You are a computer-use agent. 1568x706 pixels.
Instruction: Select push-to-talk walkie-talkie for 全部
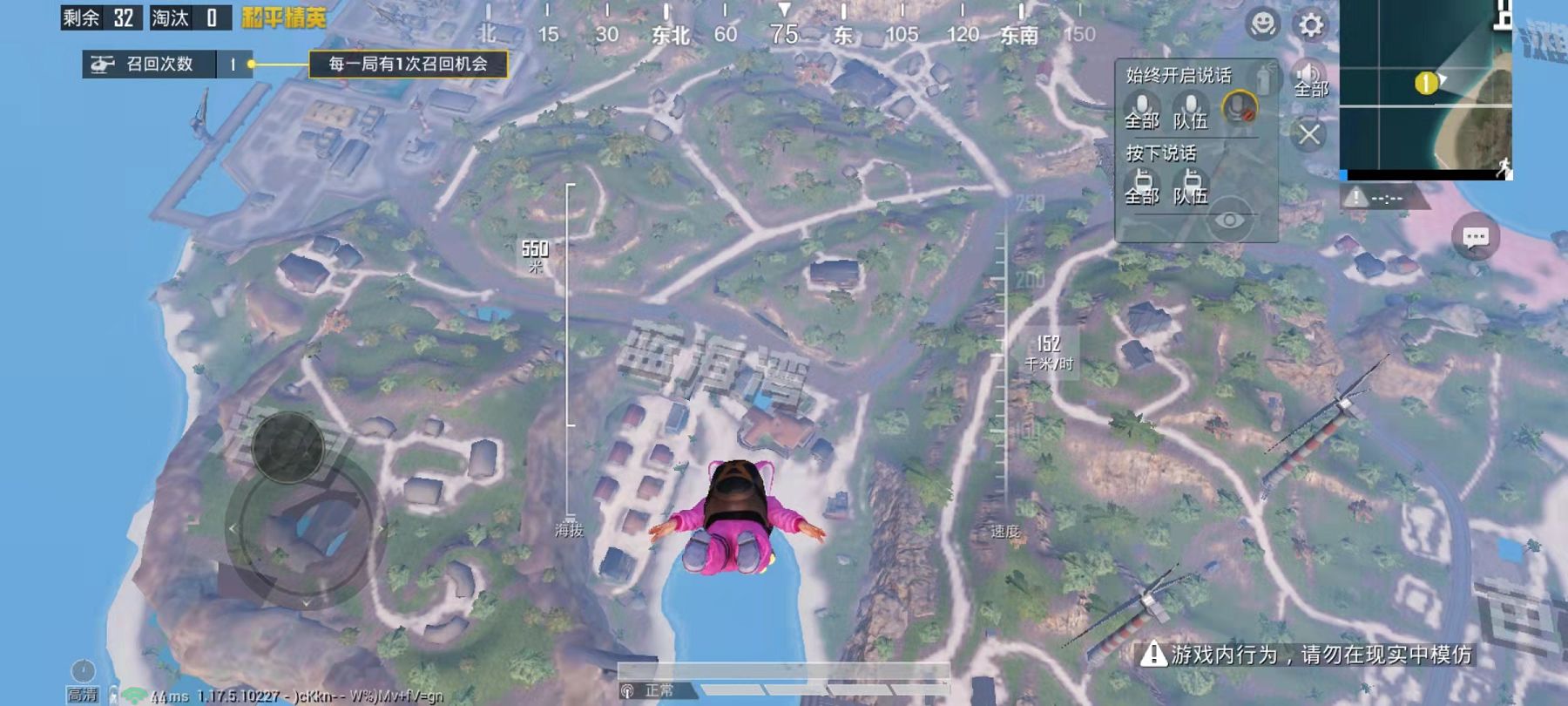[1141, 186]
